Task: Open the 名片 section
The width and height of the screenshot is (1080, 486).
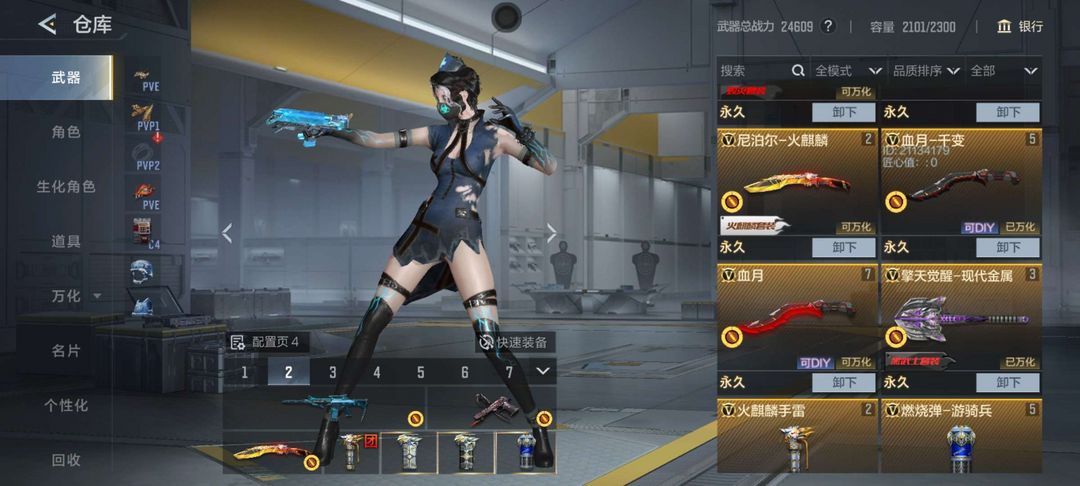Action: click(66, 351)
